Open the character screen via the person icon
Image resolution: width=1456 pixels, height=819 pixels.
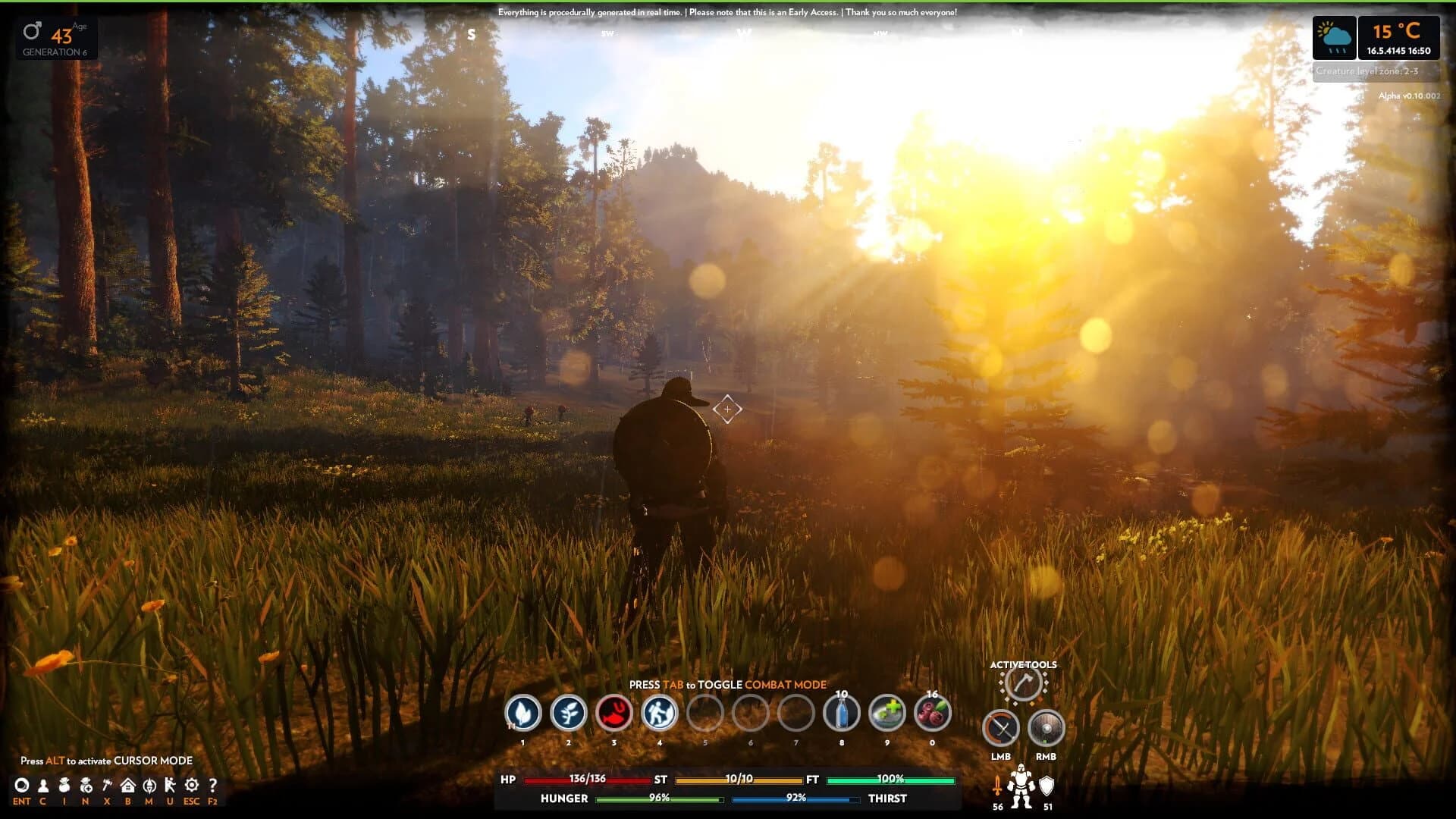tap(44, 786)
